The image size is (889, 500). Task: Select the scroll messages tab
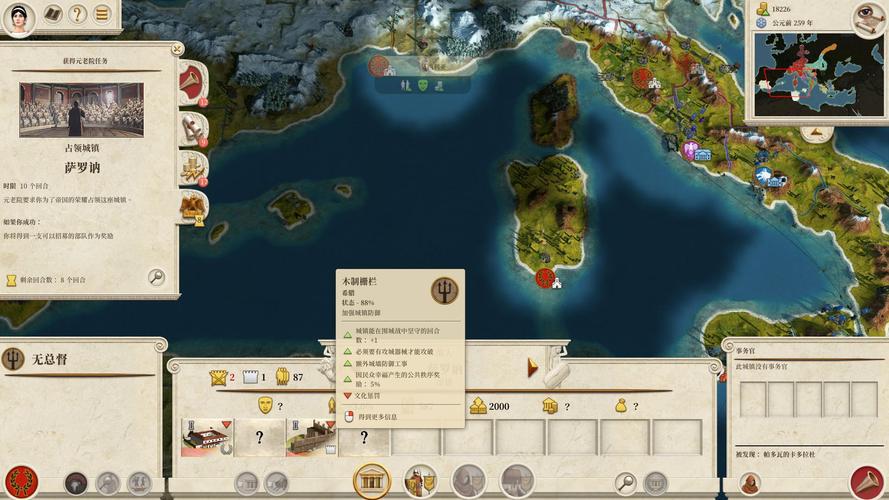click(191, 129)
